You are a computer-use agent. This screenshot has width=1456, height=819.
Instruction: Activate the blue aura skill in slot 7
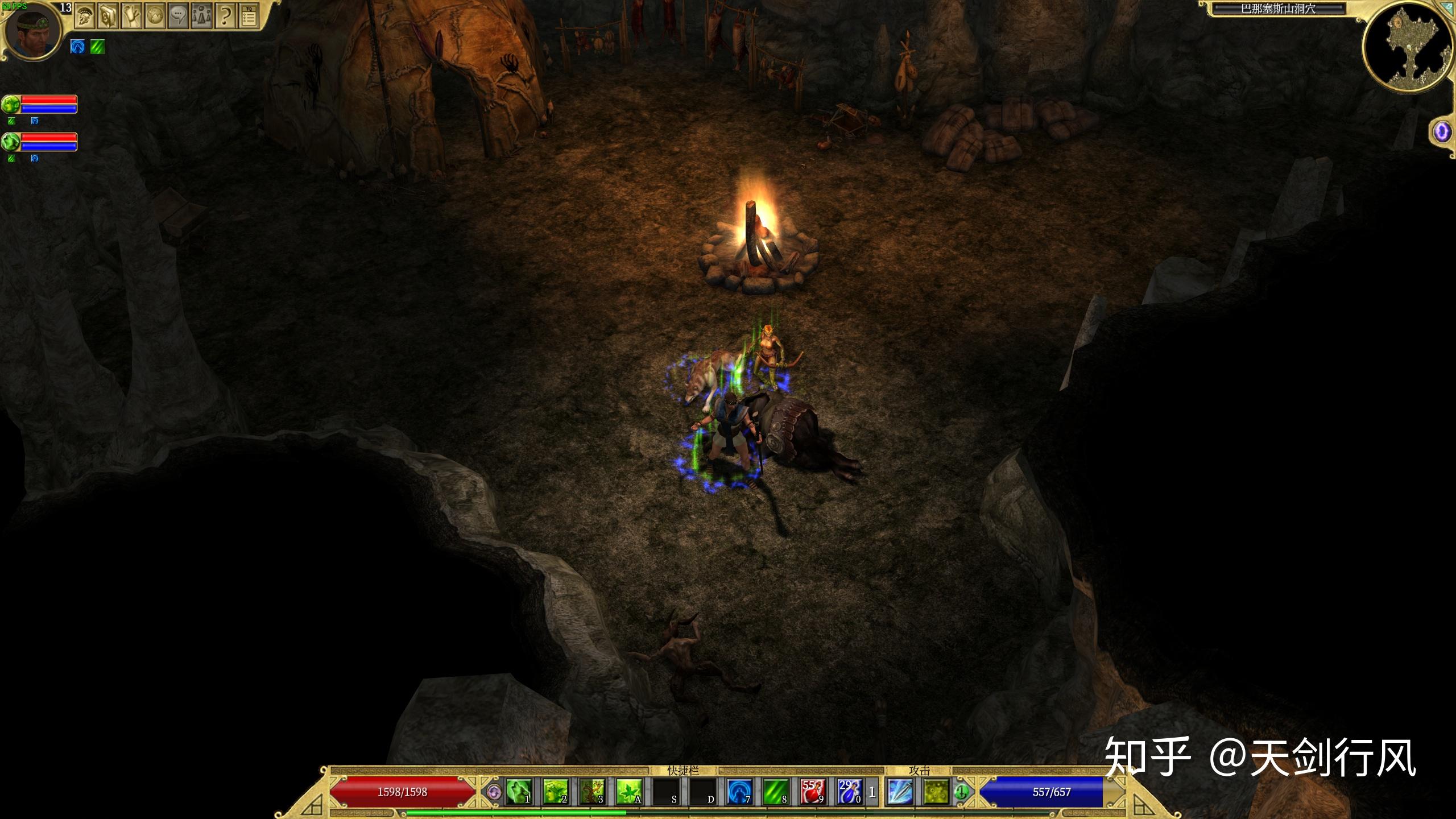(x=739, y=792)
